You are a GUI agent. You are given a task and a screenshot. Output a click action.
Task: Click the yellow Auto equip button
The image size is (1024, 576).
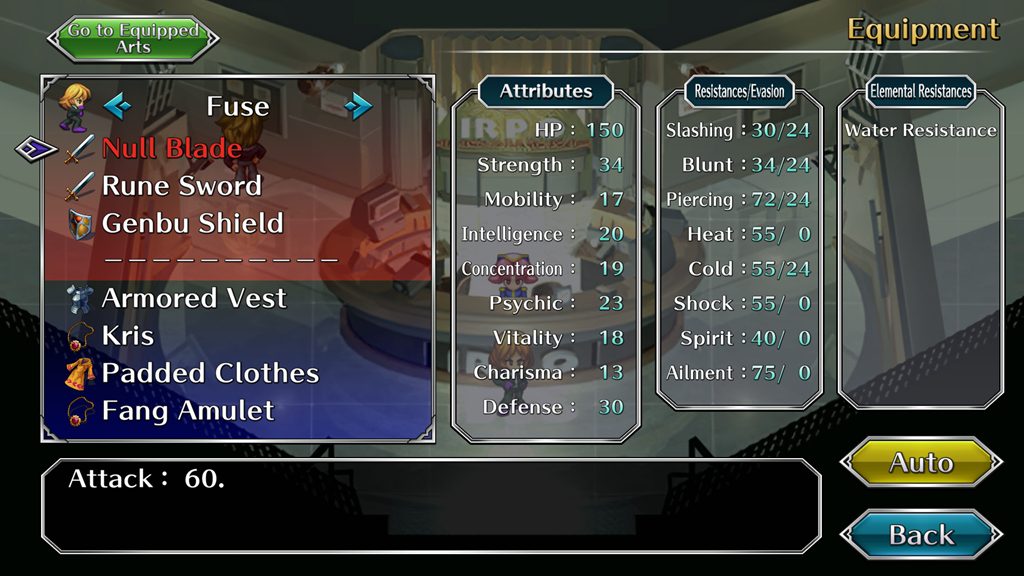[921, 462]
